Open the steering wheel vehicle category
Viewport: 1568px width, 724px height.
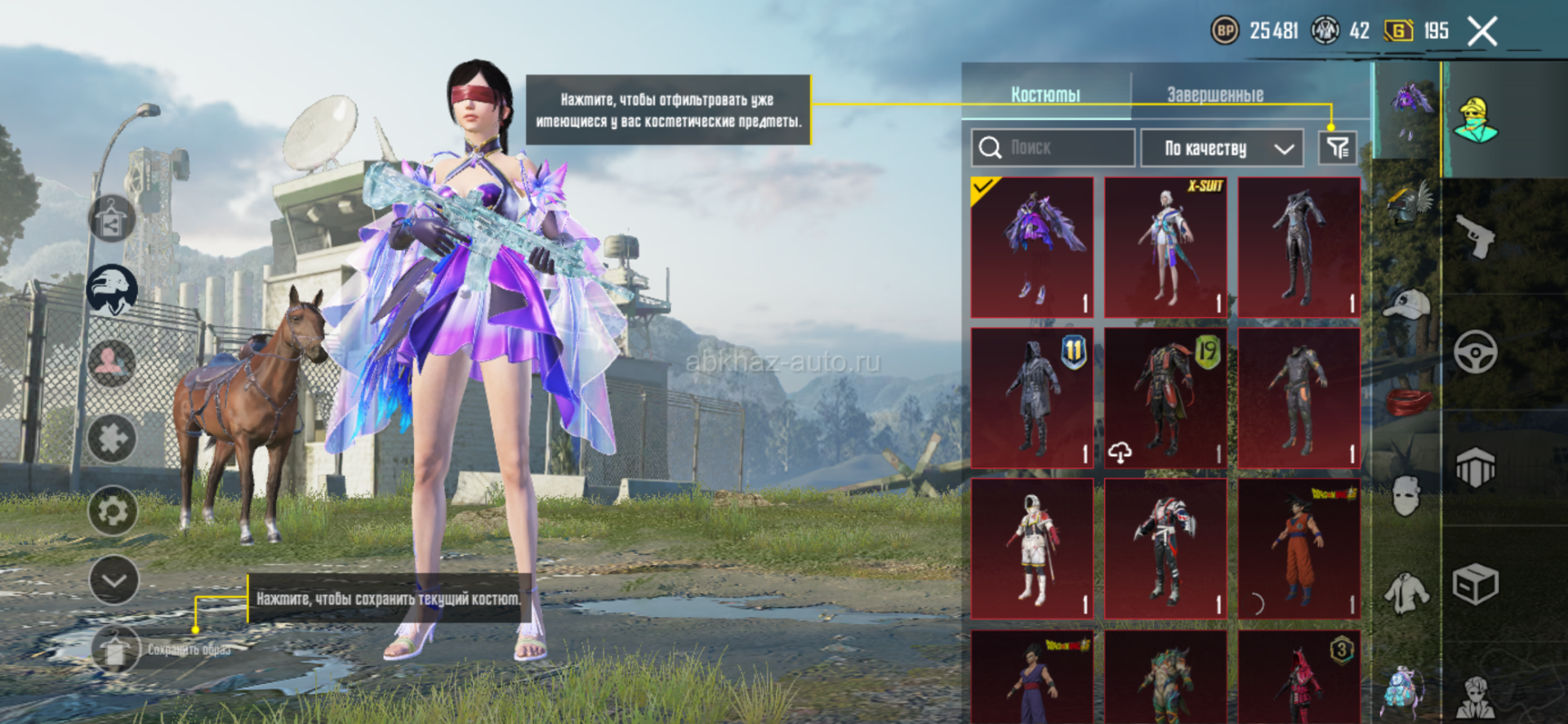click(1476, 352)
